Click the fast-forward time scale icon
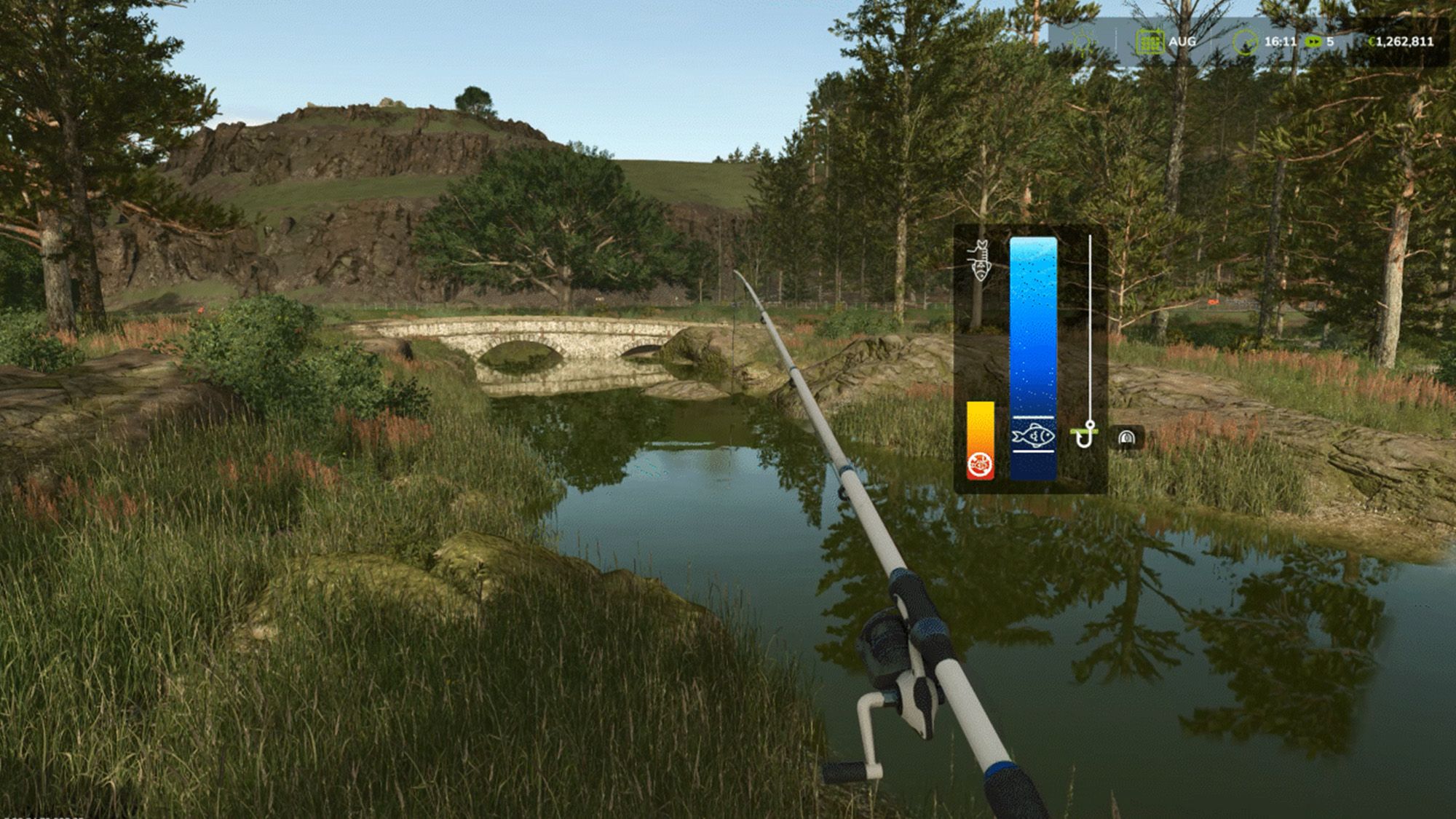Screen dimensions: 1456x819 click(1313, 41)
